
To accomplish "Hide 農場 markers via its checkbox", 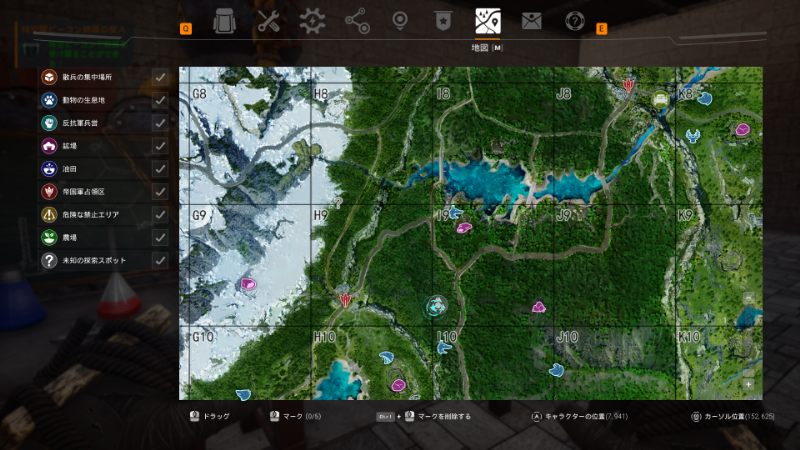I will point(160,238).
